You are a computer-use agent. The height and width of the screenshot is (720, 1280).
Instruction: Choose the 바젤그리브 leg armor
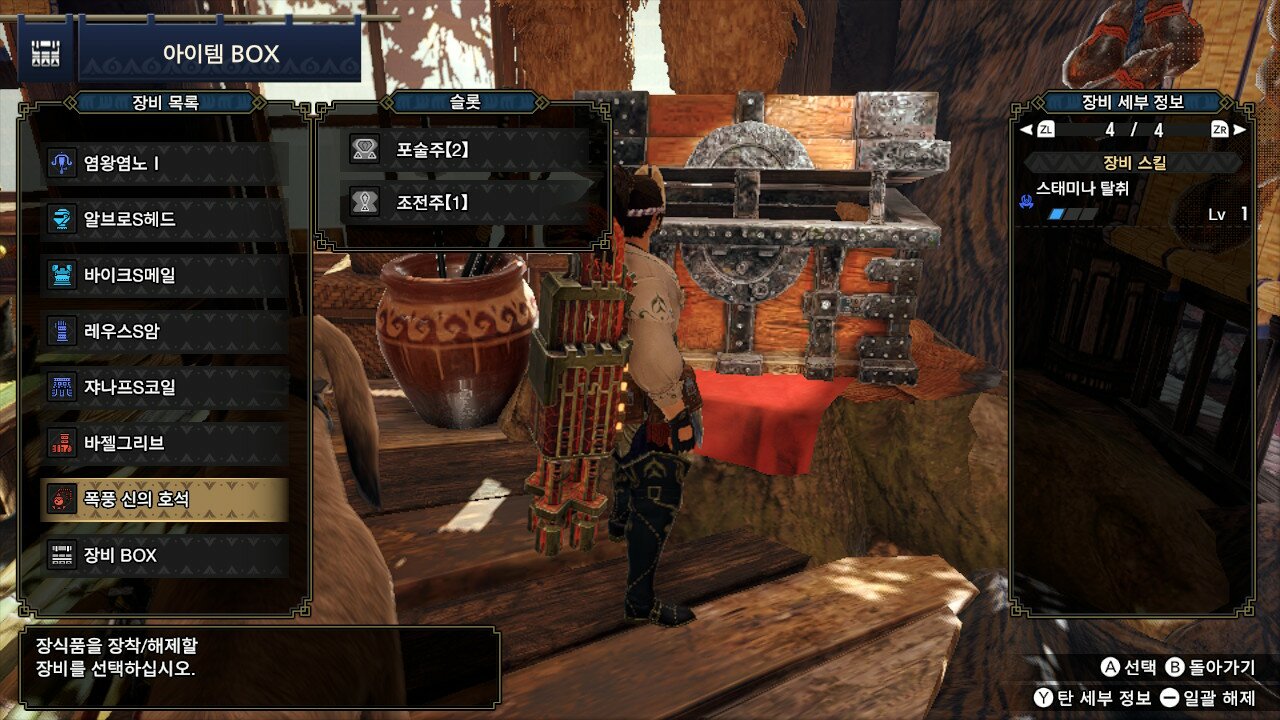(165, 443)
